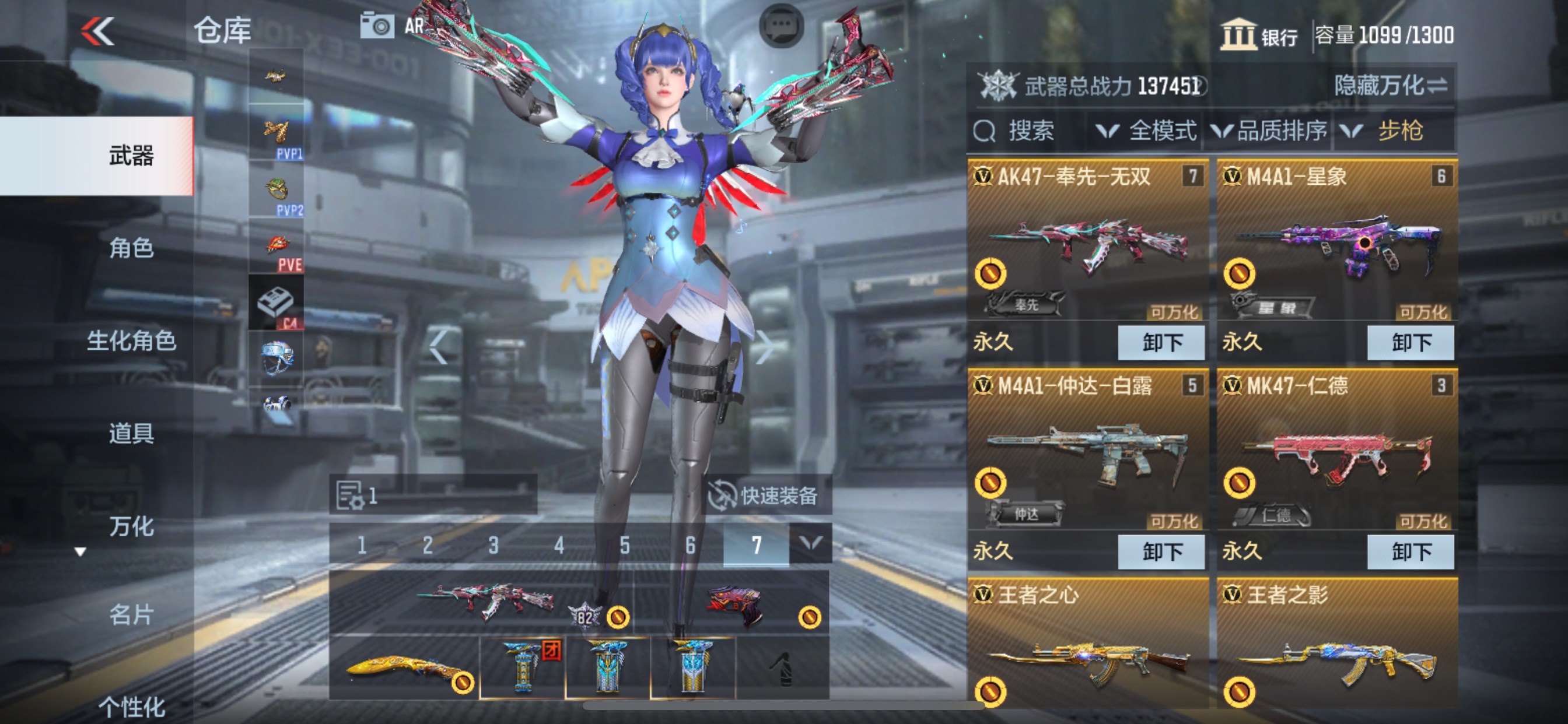The height and width of the screenshot is (724, 1568).
Task: Open the 全模式 mode filter dropdown
Action: 1143,131
